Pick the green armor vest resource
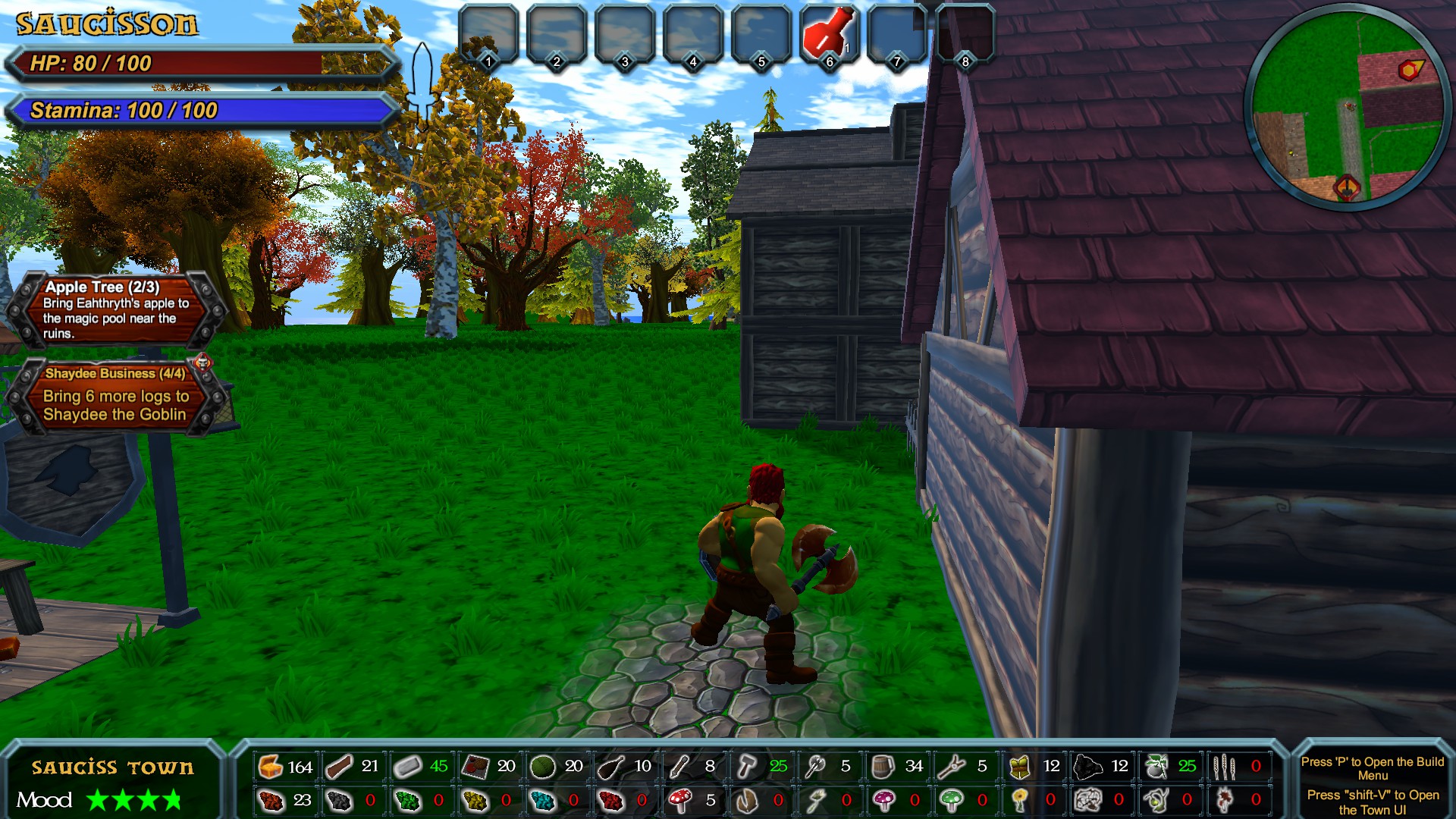Image resolution: width=1456 pixels, height=819 pixels. 1019,767
